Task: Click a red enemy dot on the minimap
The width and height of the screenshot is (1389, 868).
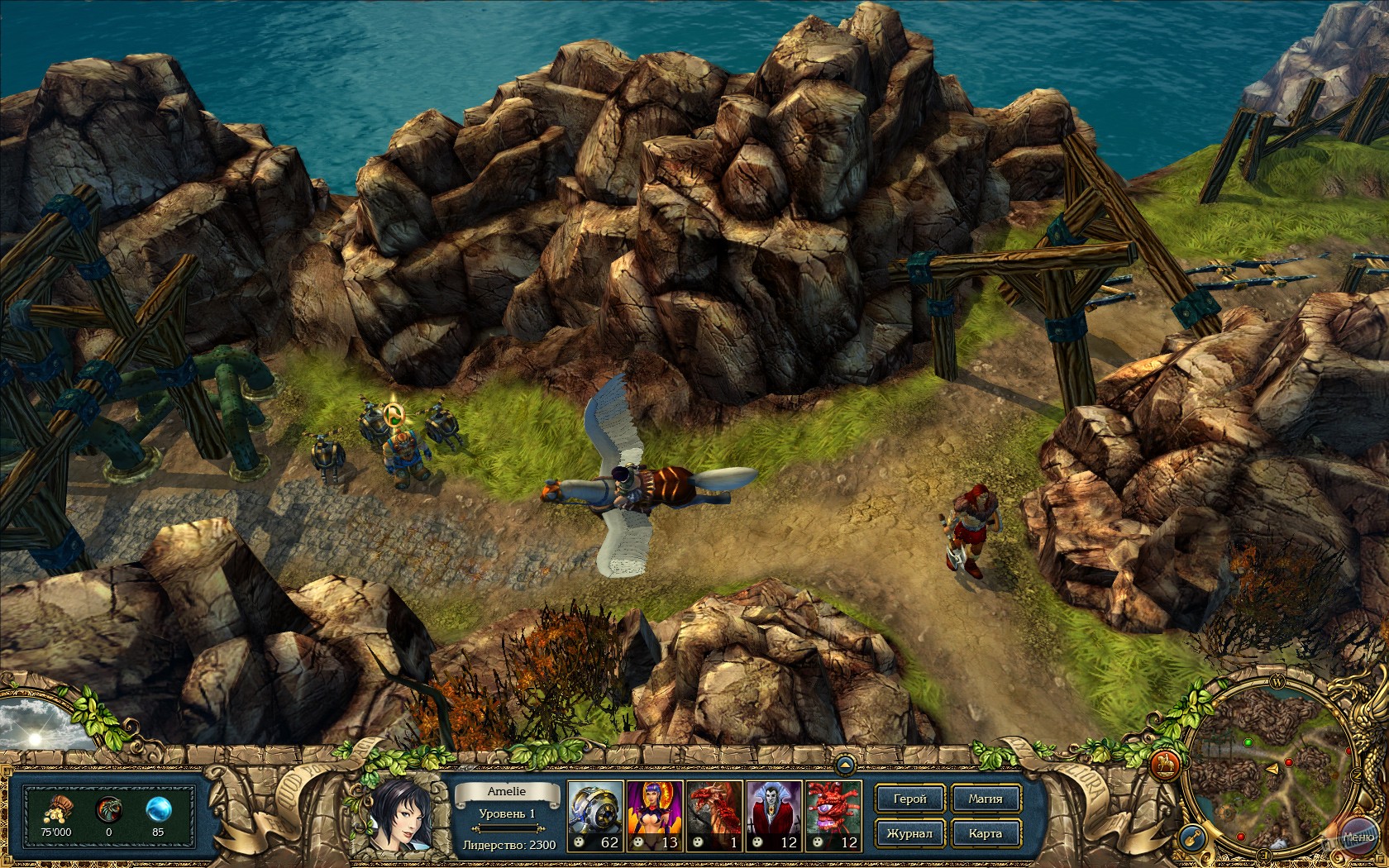Action: pyautogui.click(x=1289, y=762)
